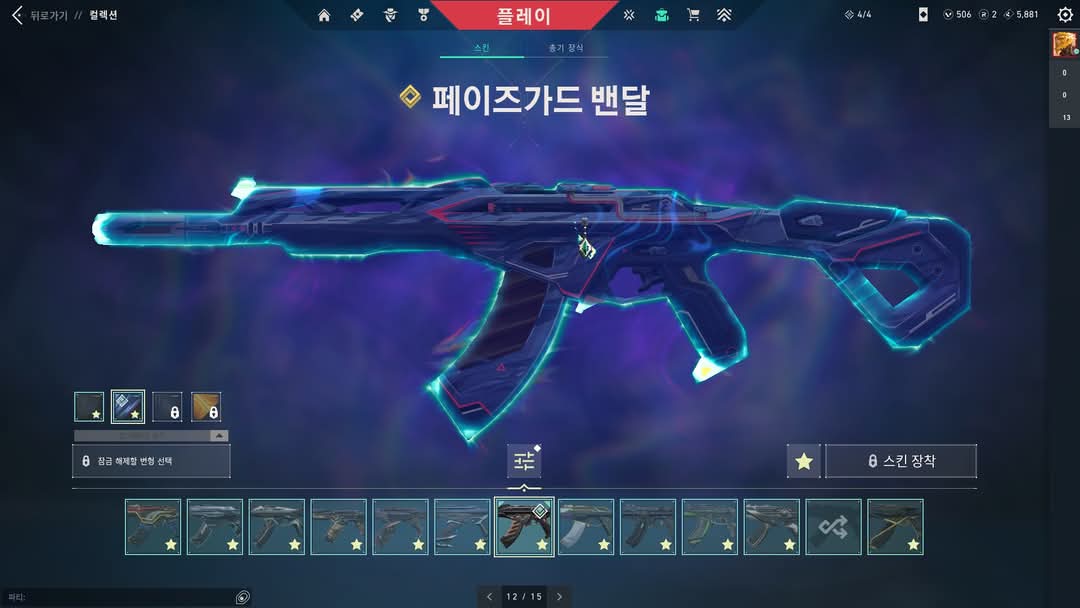Toggle the favorite star button
Viewport: 1080px width, 608px height.
pyautogui.click(x=804, y=461)
